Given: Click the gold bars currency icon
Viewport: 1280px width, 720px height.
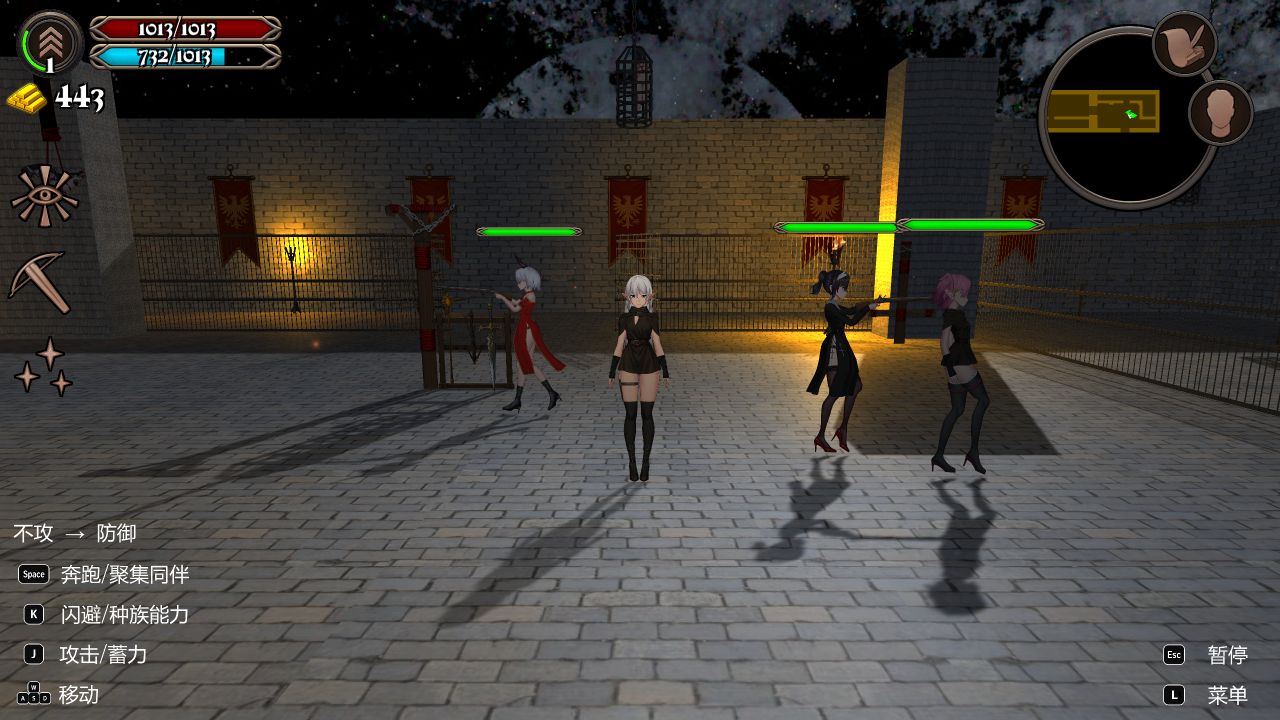Looking at the screenshot, I should (27, 96).
